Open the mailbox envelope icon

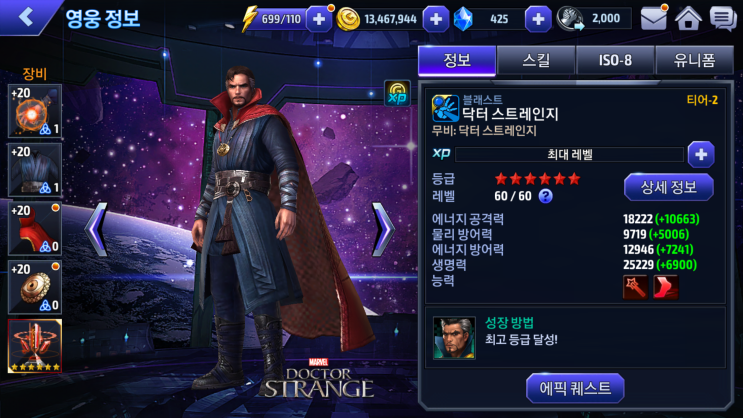click(654, 18)
